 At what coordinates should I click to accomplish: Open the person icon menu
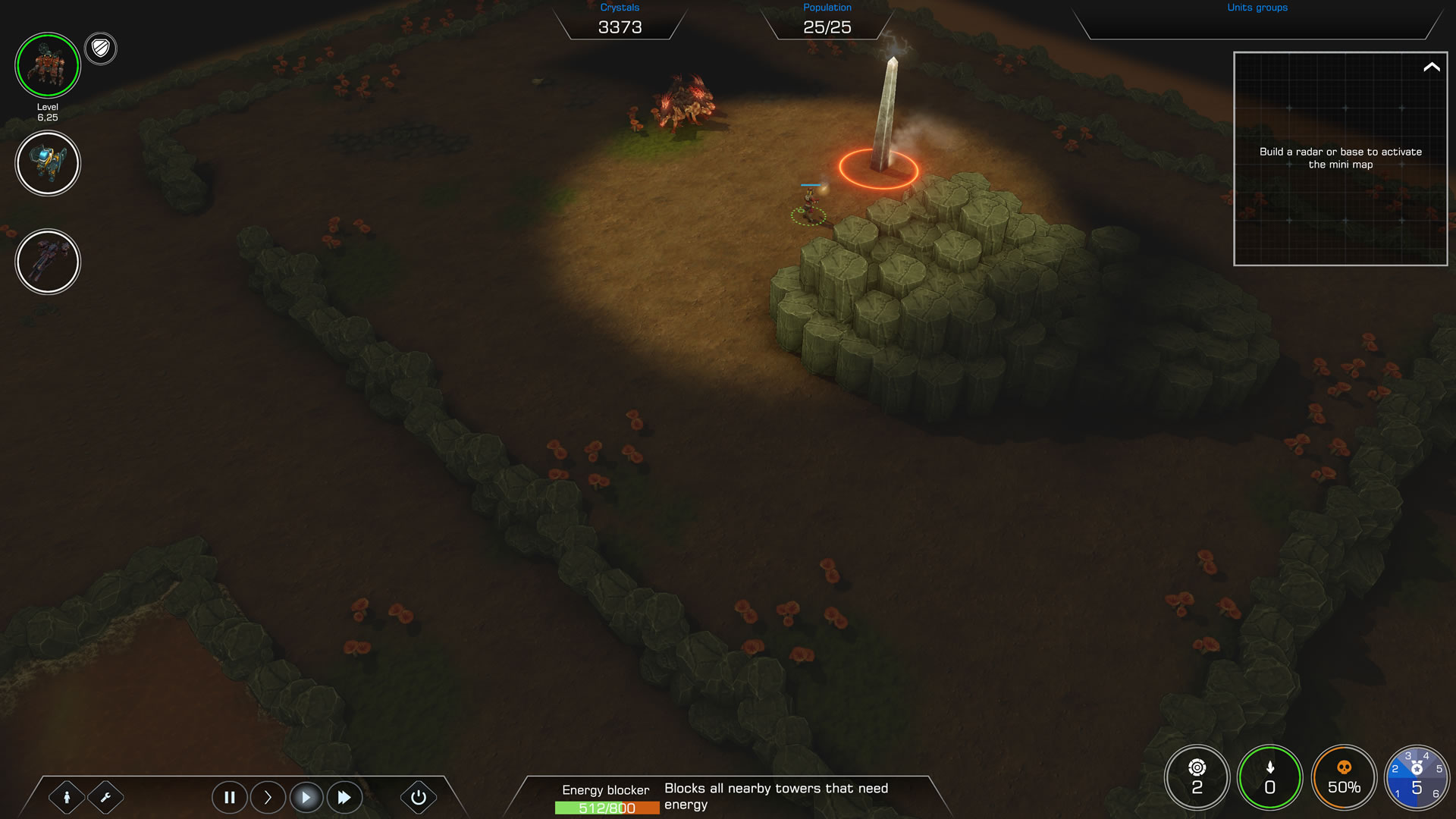coord(67,797)
